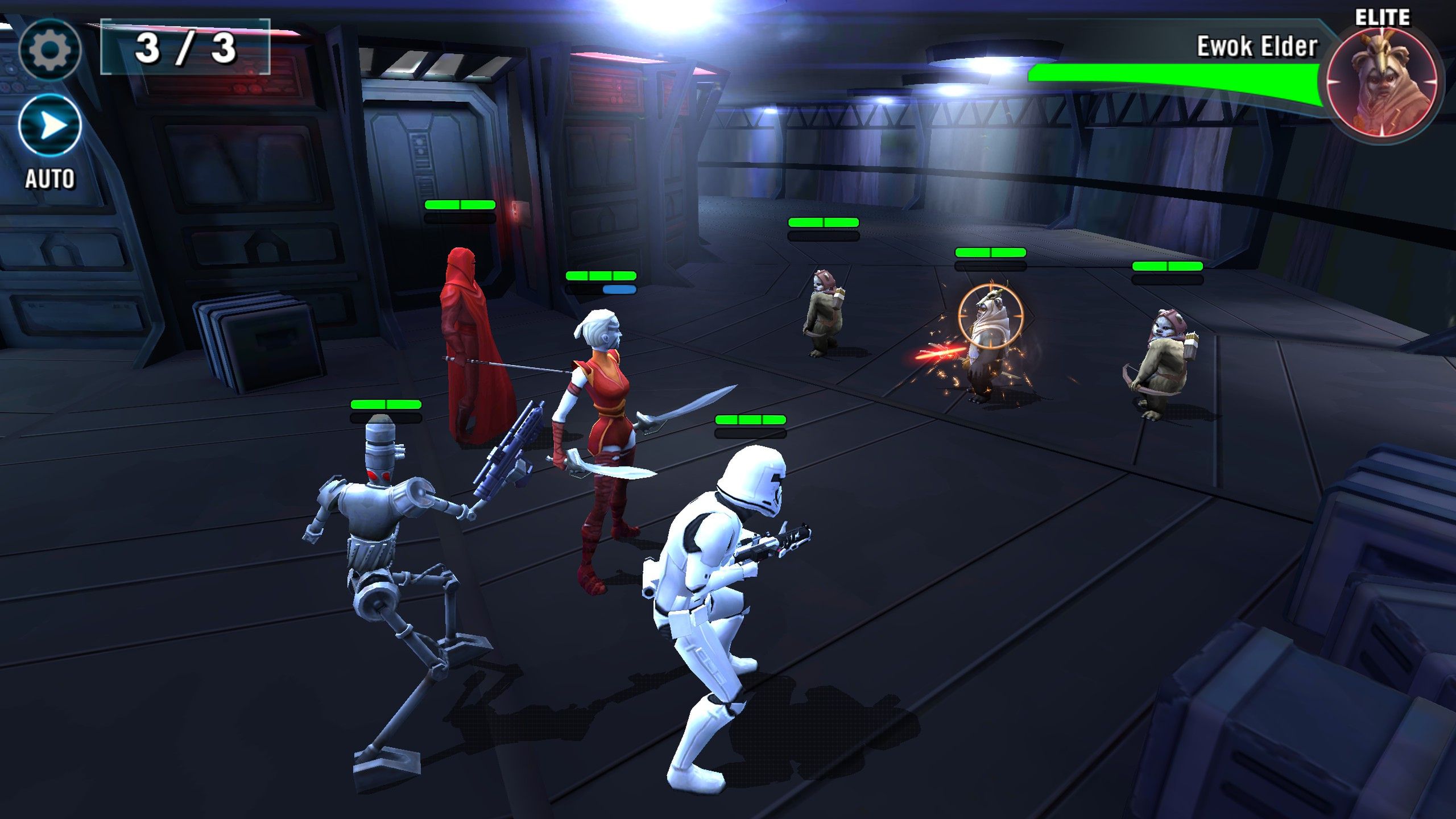Open the settings gear menu
Viewport: 1456px width, 819px height.
point(50,50)
